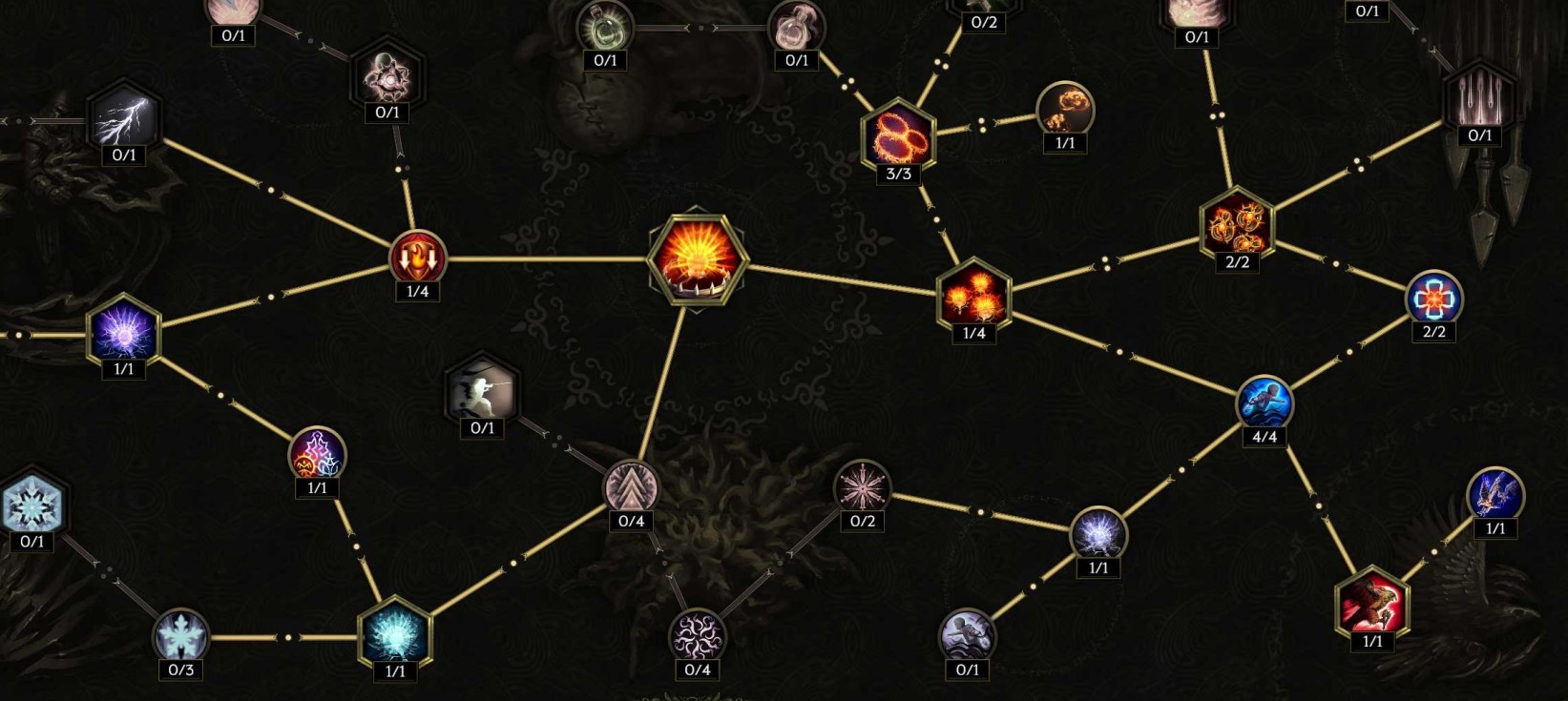
Task: Select the purple lightning orb node
Action: (124, 332)
